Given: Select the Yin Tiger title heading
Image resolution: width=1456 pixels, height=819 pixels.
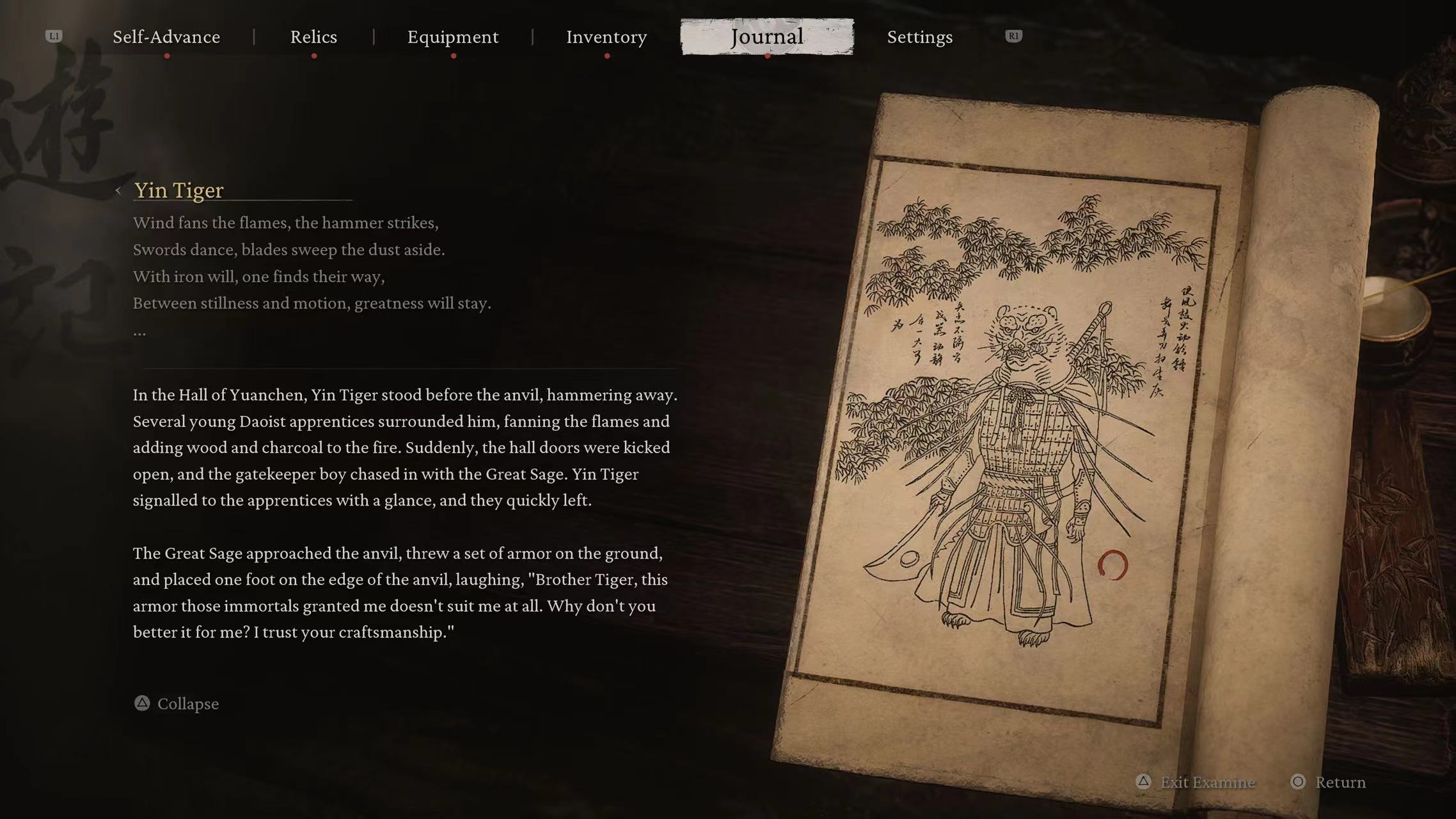Looking at the screenshot, I should coord(178,190).
